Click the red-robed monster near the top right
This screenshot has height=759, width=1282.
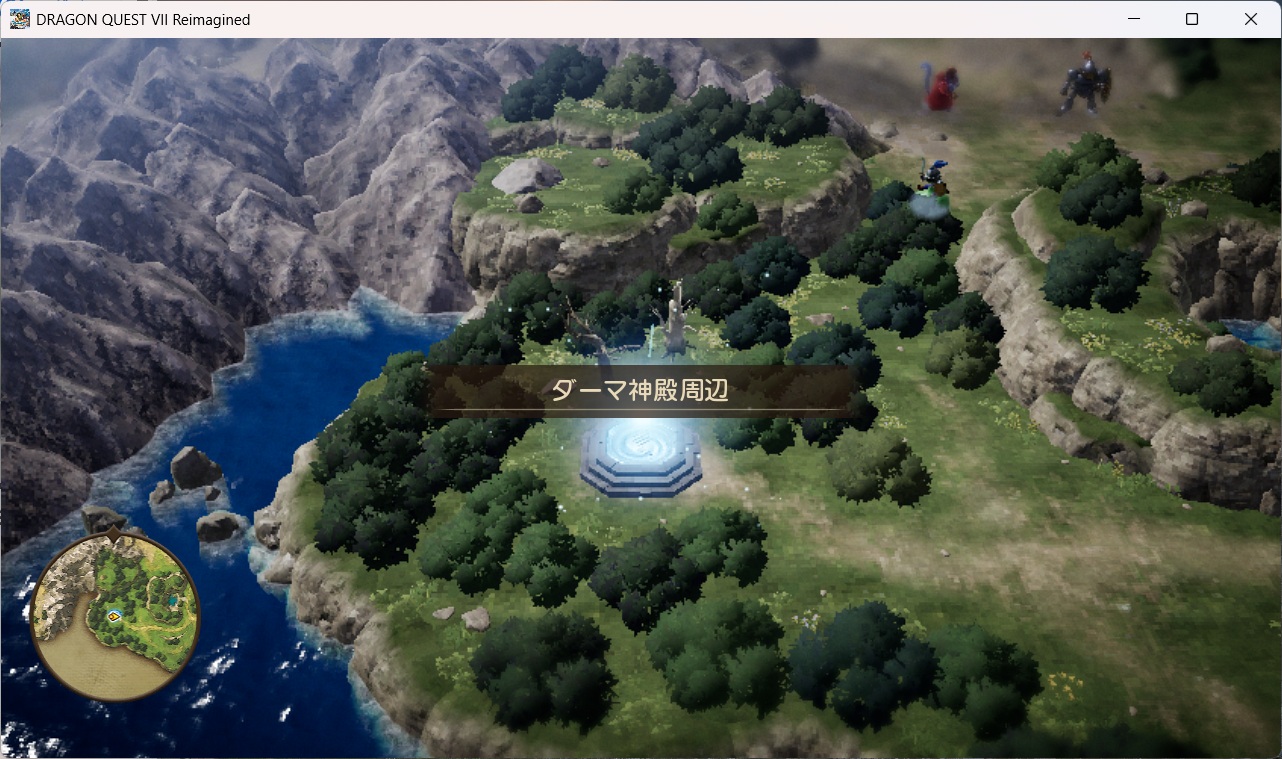click(x=940, y=88)
